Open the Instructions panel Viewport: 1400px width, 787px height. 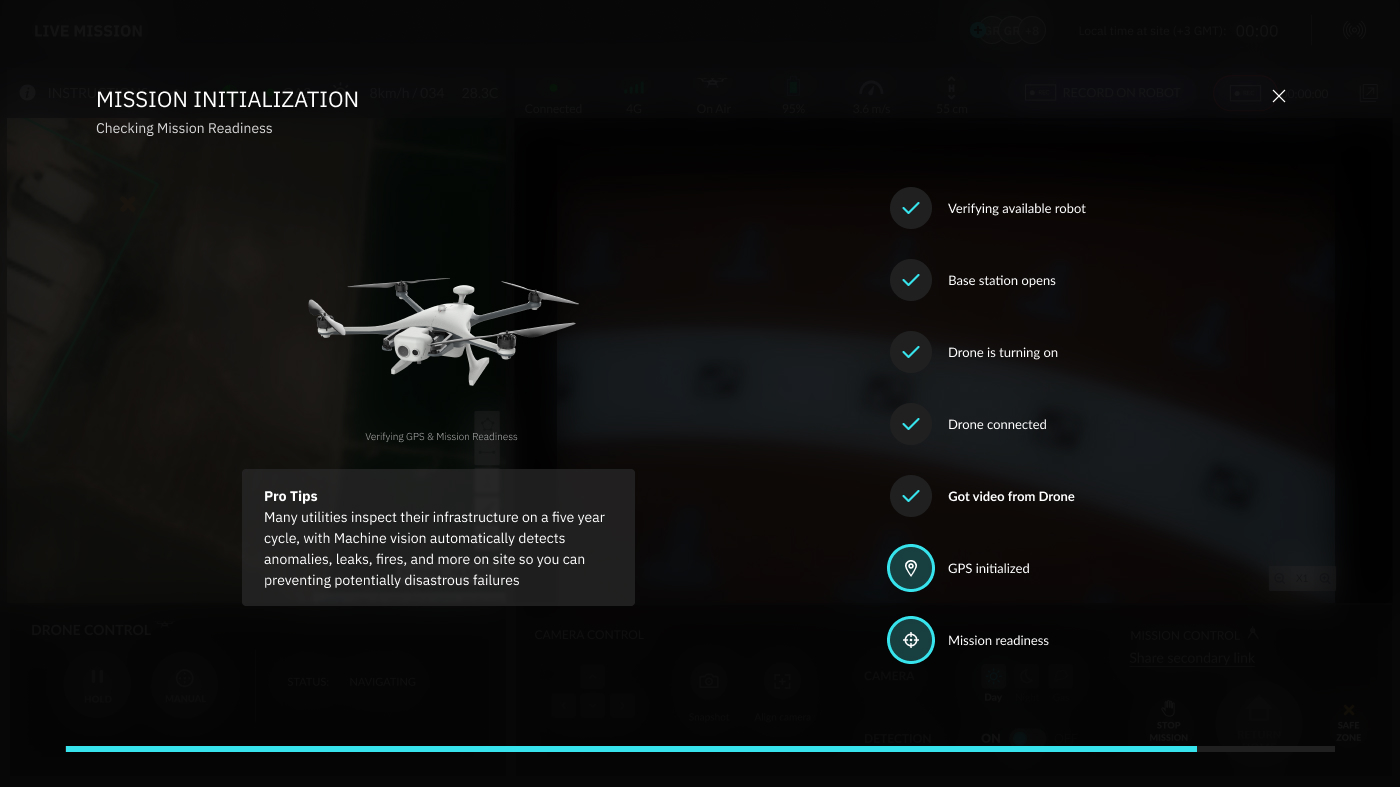[27, 92]
